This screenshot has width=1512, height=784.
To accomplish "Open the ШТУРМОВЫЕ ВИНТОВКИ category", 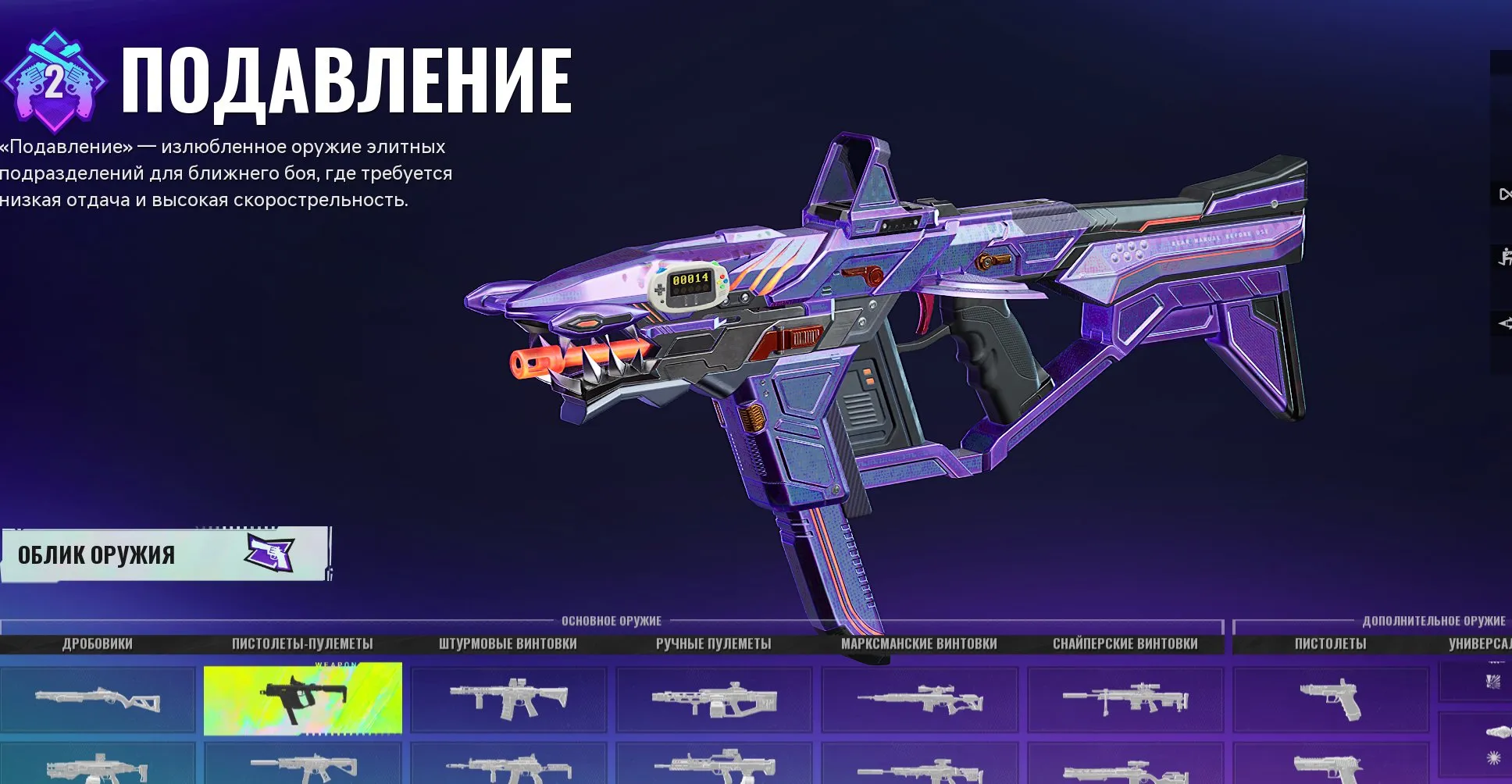I will click(x=508, y=643).
